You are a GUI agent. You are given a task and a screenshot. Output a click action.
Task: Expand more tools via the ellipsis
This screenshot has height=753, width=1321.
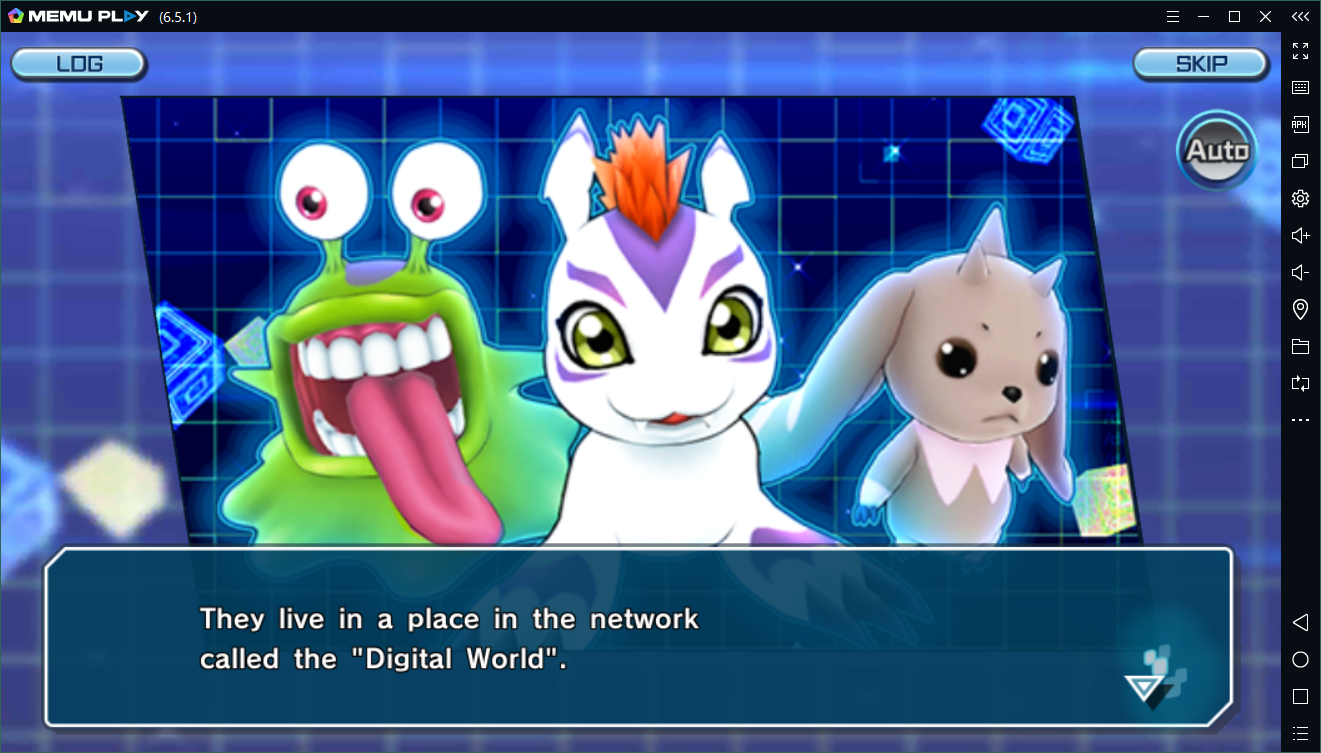point(1300,419)
